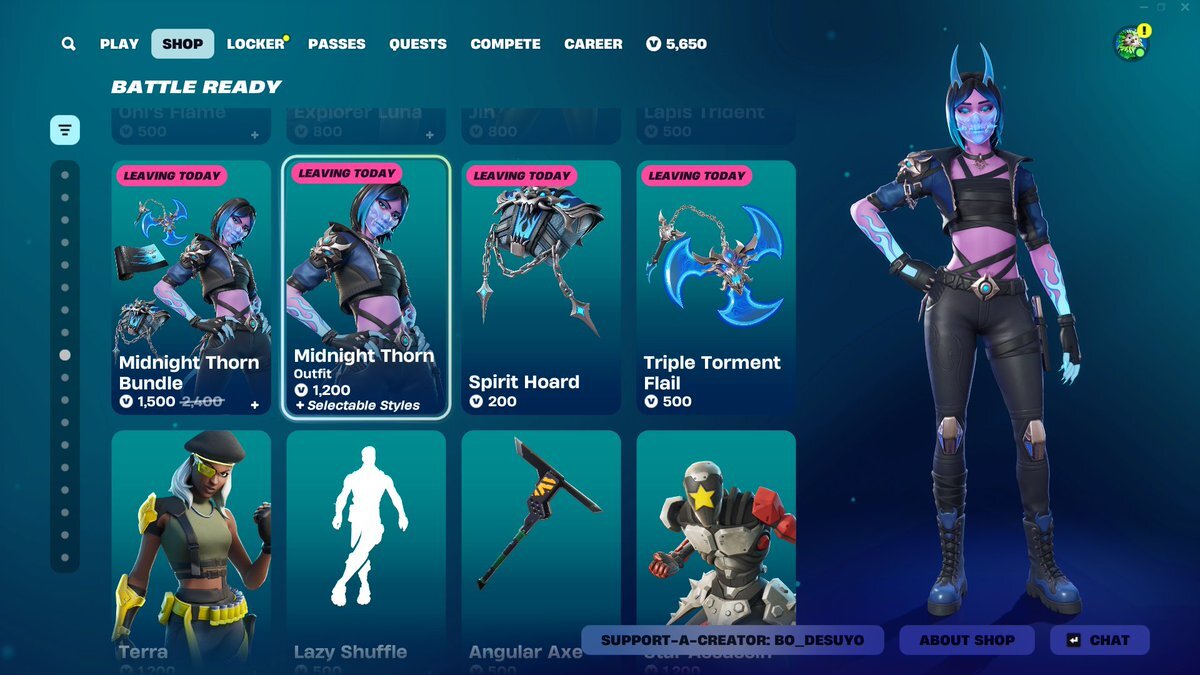Select the Spirit Hoard back bling tile
This screenshot has height=675, width=1200.
pos(541,287)
